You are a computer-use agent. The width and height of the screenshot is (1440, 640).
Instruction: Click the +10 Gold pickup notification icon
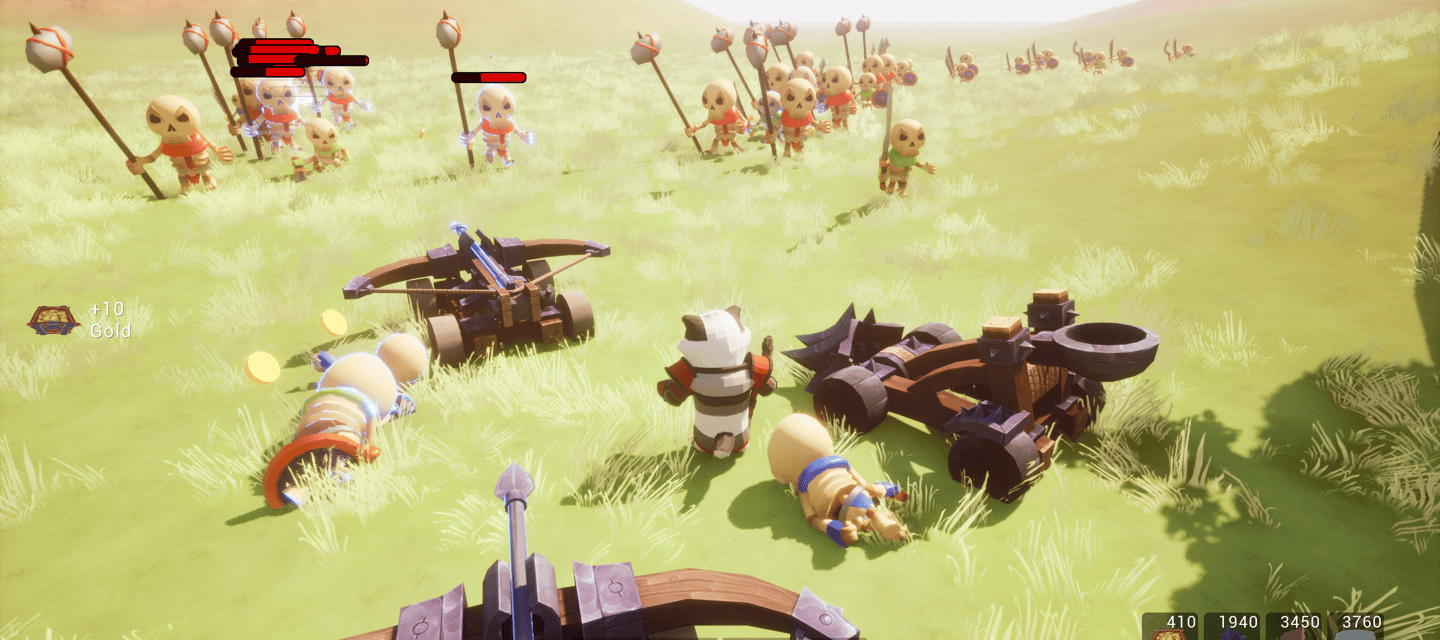[x=53, y=320]
